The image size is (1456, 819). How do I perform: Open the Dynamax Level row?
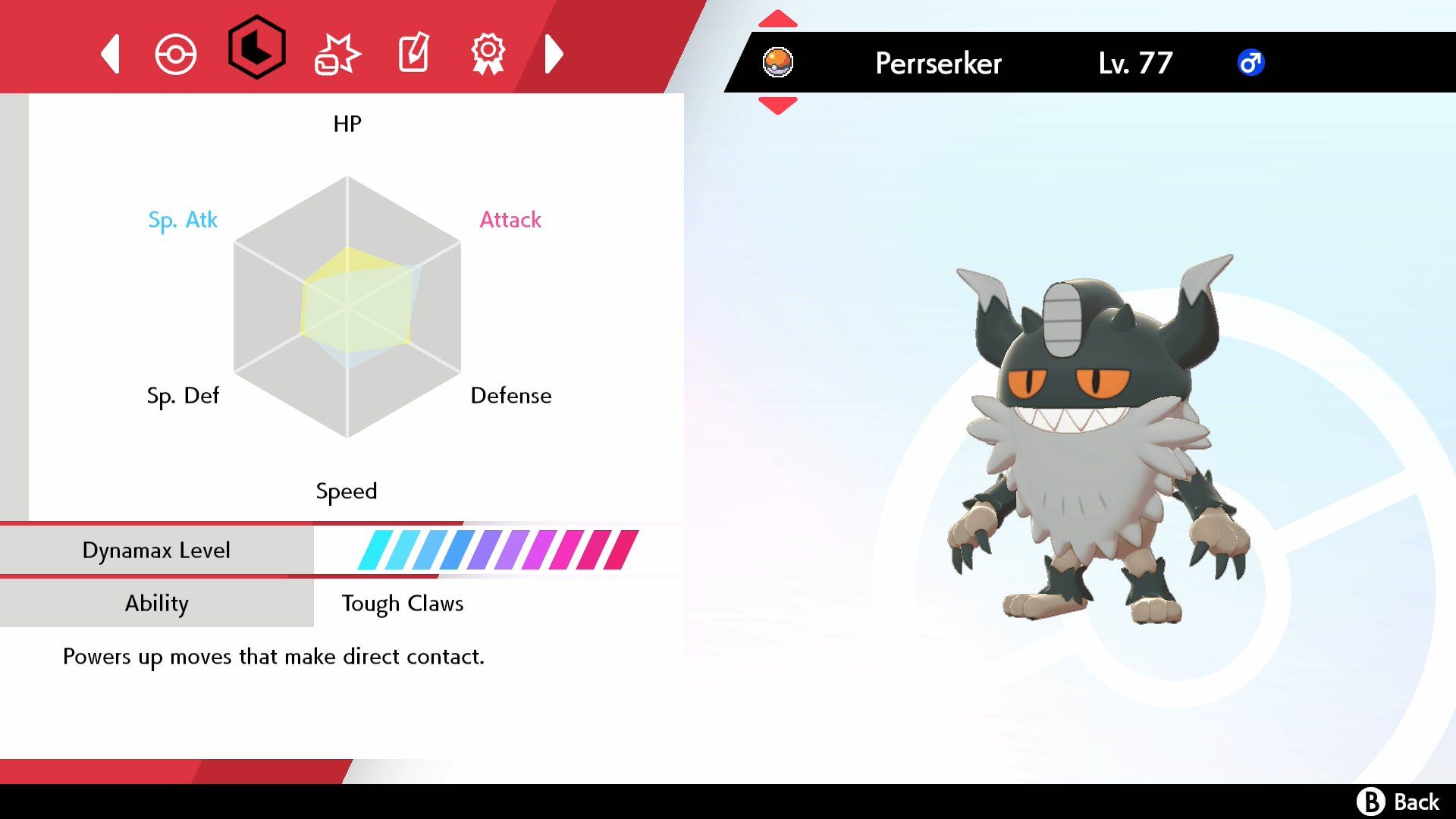(157, 550)
